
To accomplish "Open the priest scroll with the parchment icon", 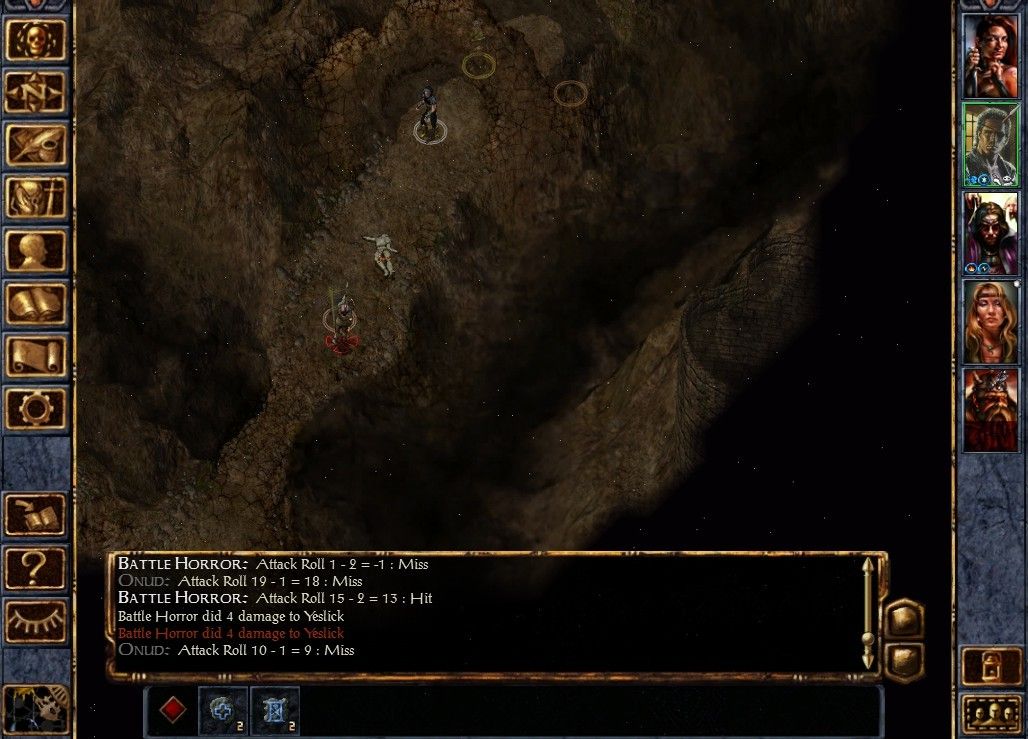I will (36, 356).
